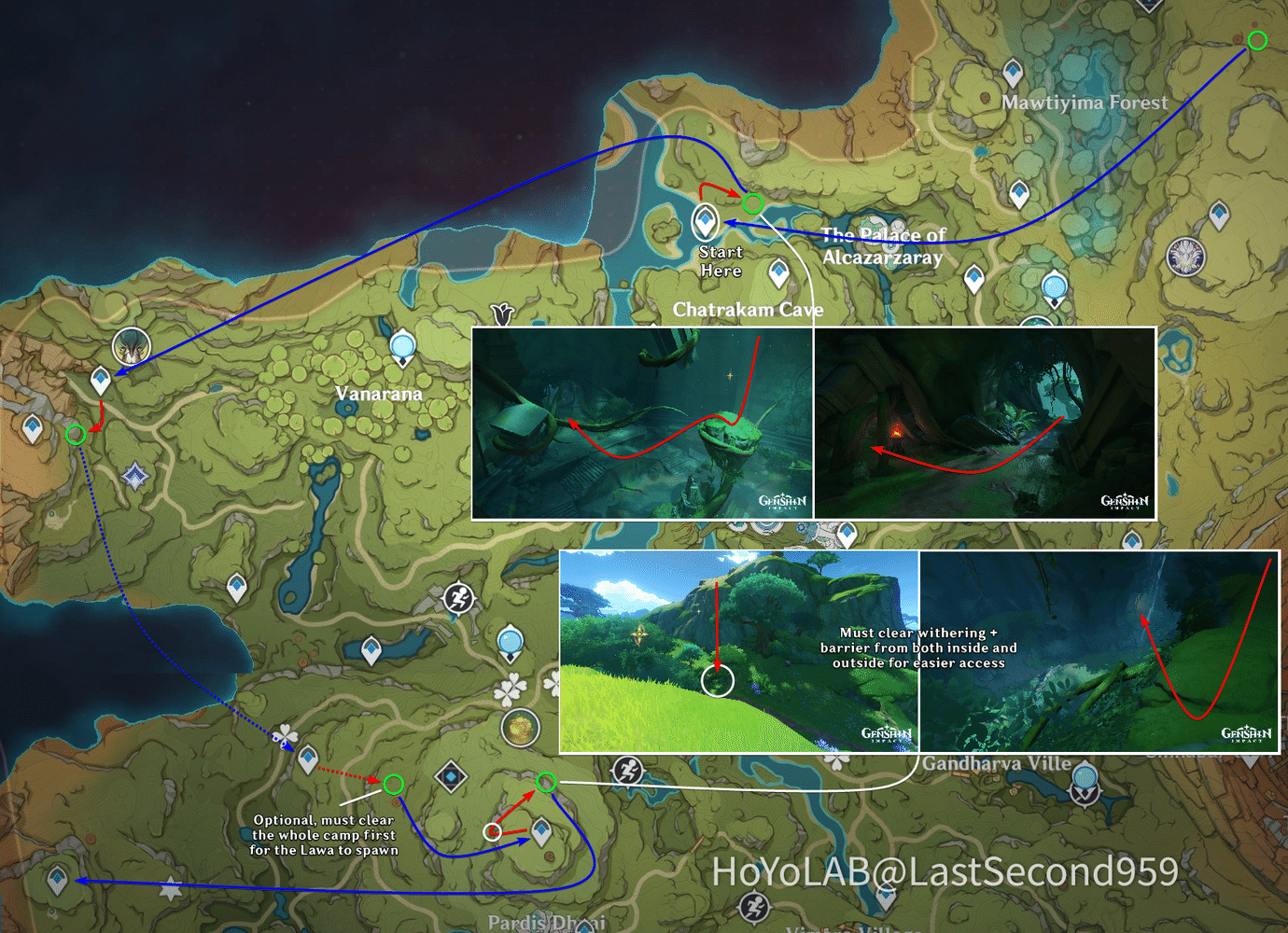Click the bird boss icon in western Sumeru

pyautogui.click(x=131, y=347)
